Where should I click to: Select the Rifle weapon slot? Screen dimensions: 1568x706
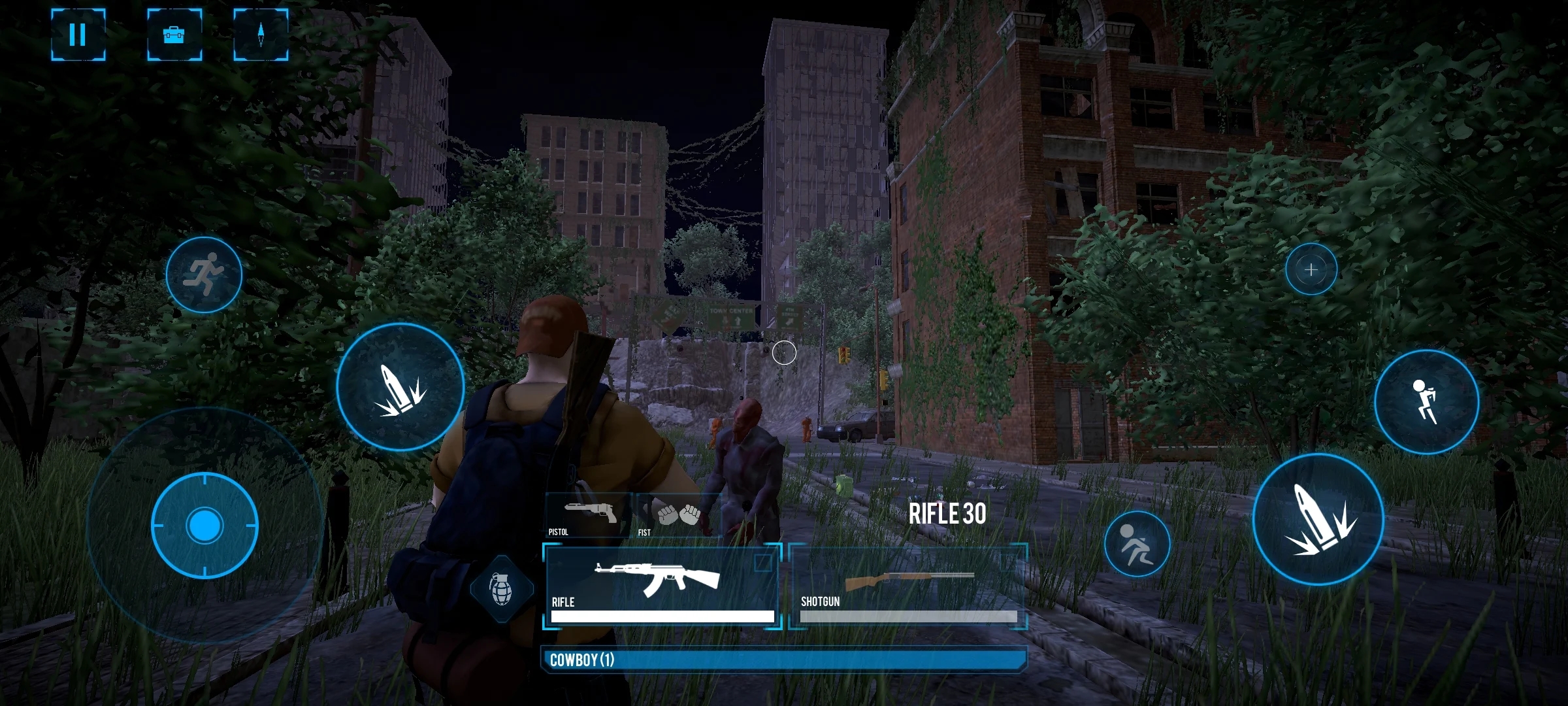click(662, 586)
